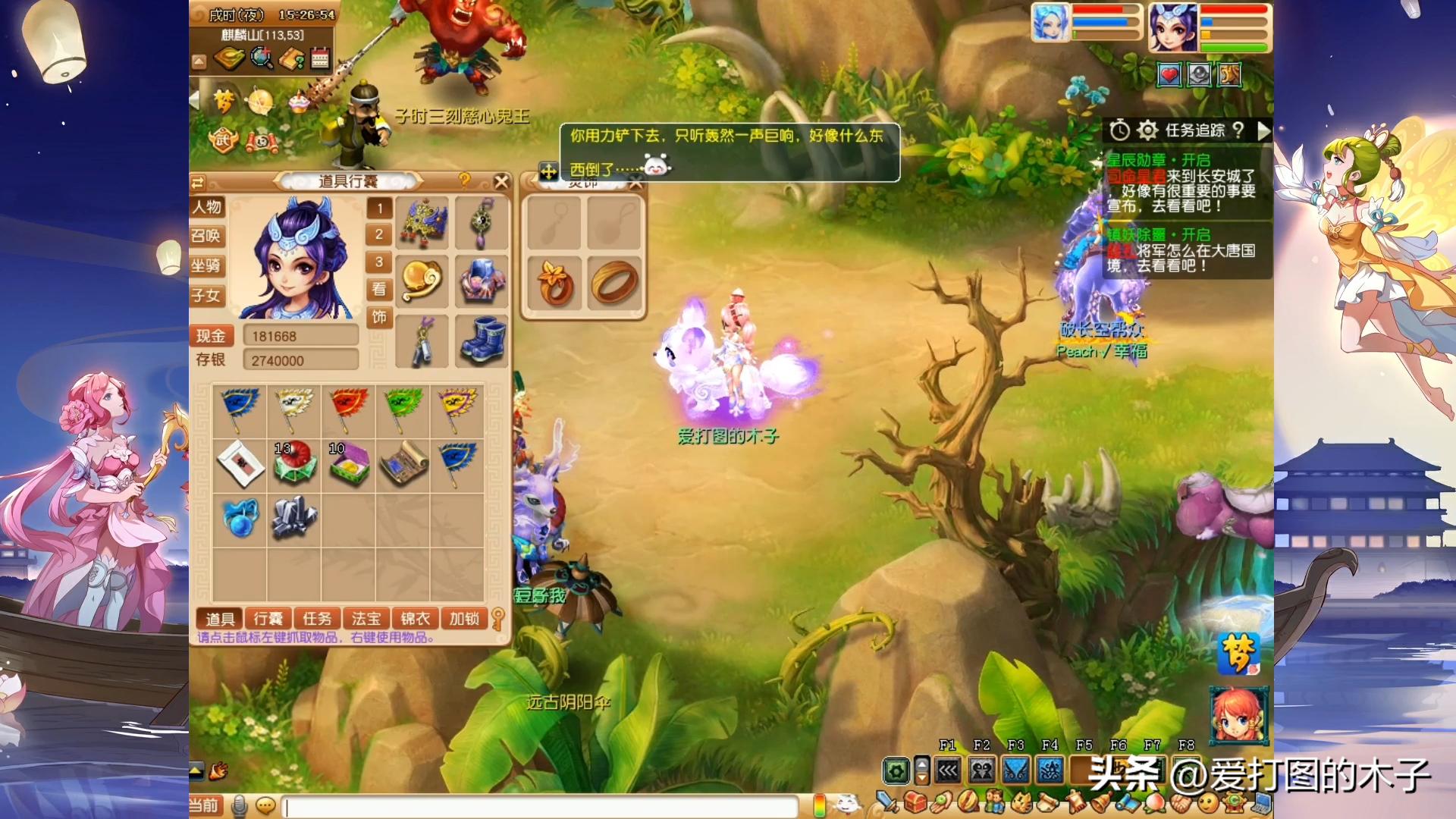Image resolution: width=1456 pixels, height=819 pixels.
Task: Close the 道具行囊 inventory window
Action: tap(501, 181)
